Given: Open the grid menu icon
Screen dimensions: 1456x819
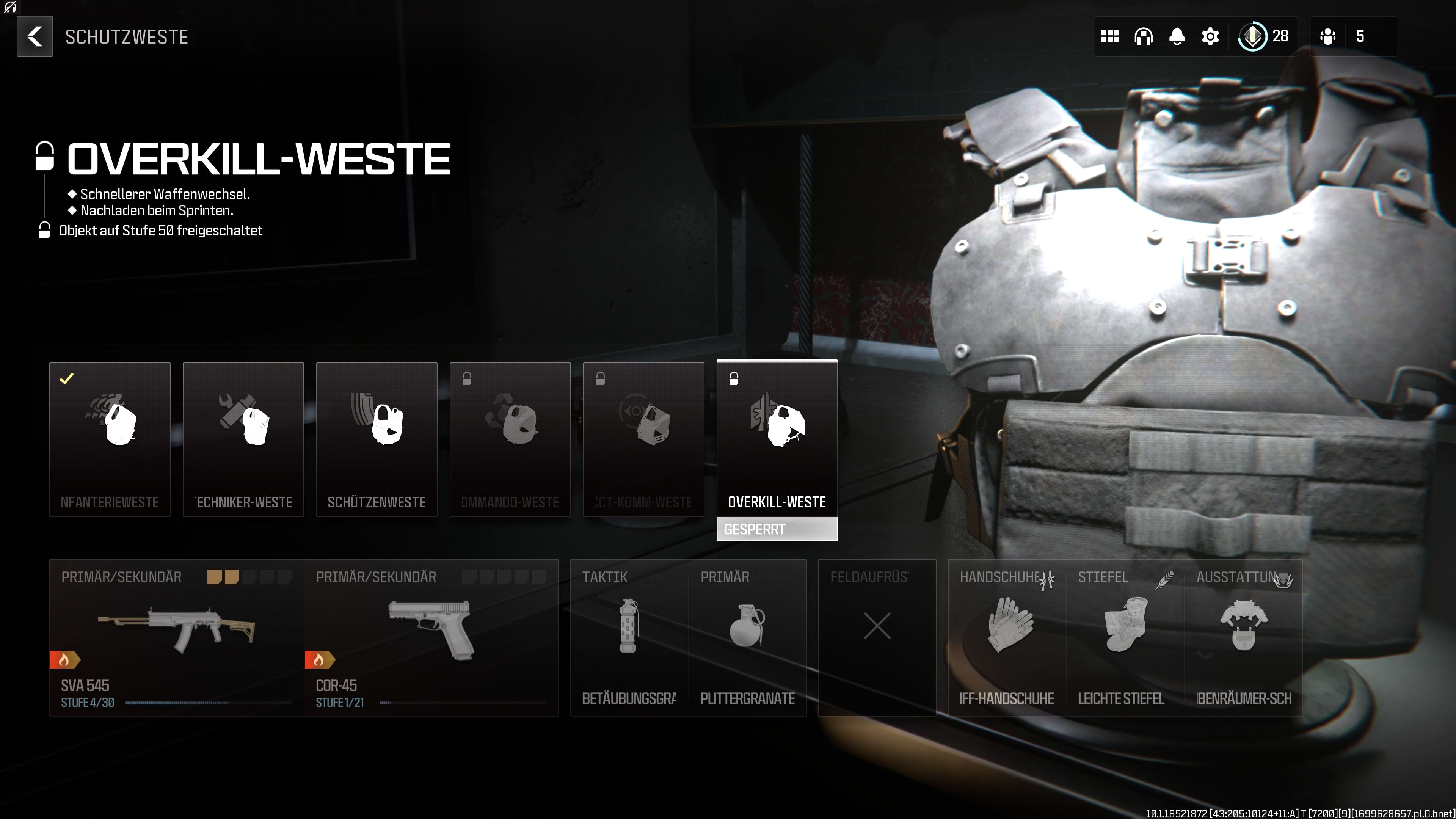Looking at the screenshot, I should [1110, 37].
